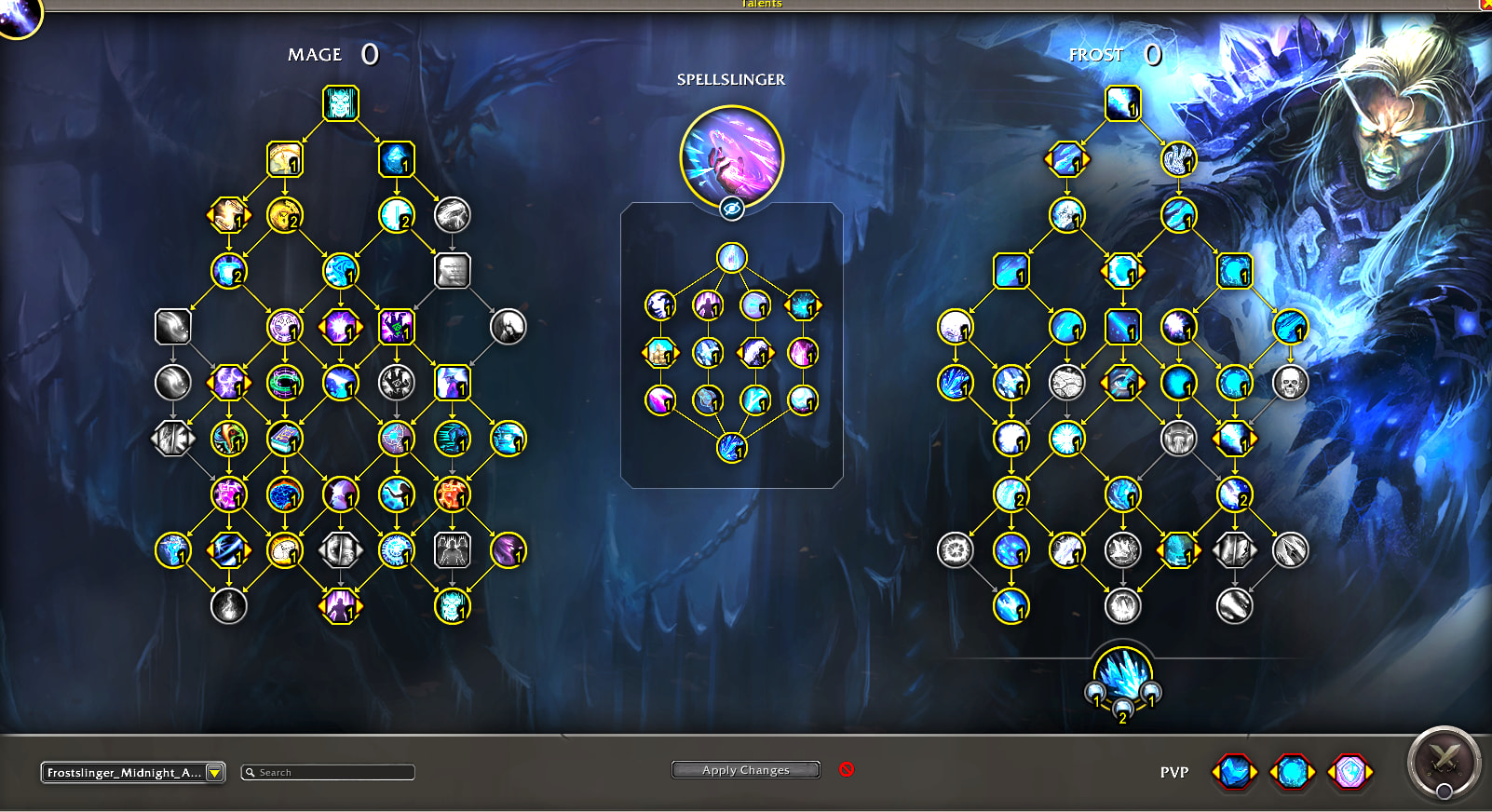Click the bottom node of the Spellslinger tree
The width and height of the screenshot is (1492, 812).
(x=731, y=448)
